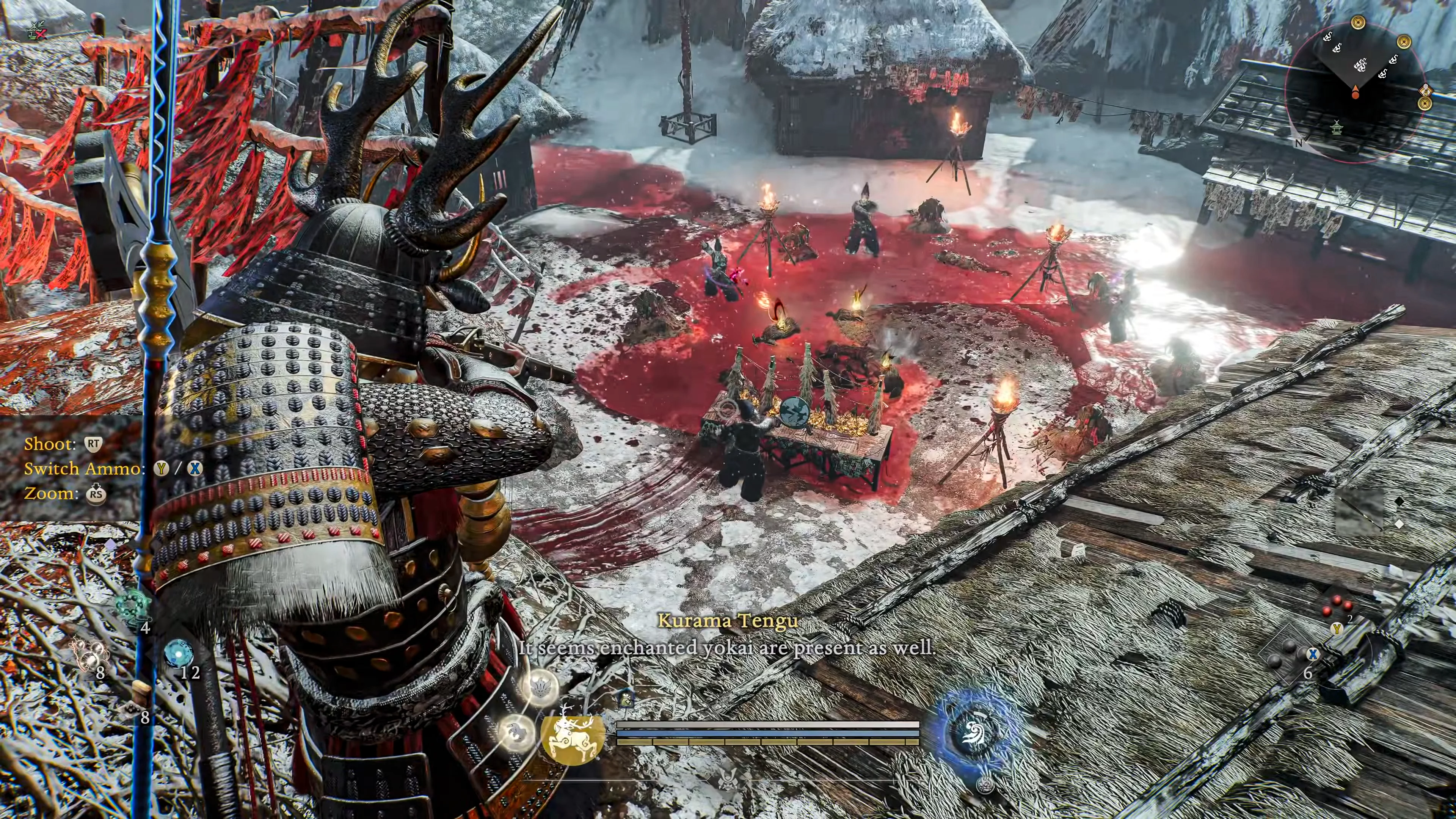1456x819 pixels.
Task: Open the circular minimap
Action: click(x=1356, y=93)
